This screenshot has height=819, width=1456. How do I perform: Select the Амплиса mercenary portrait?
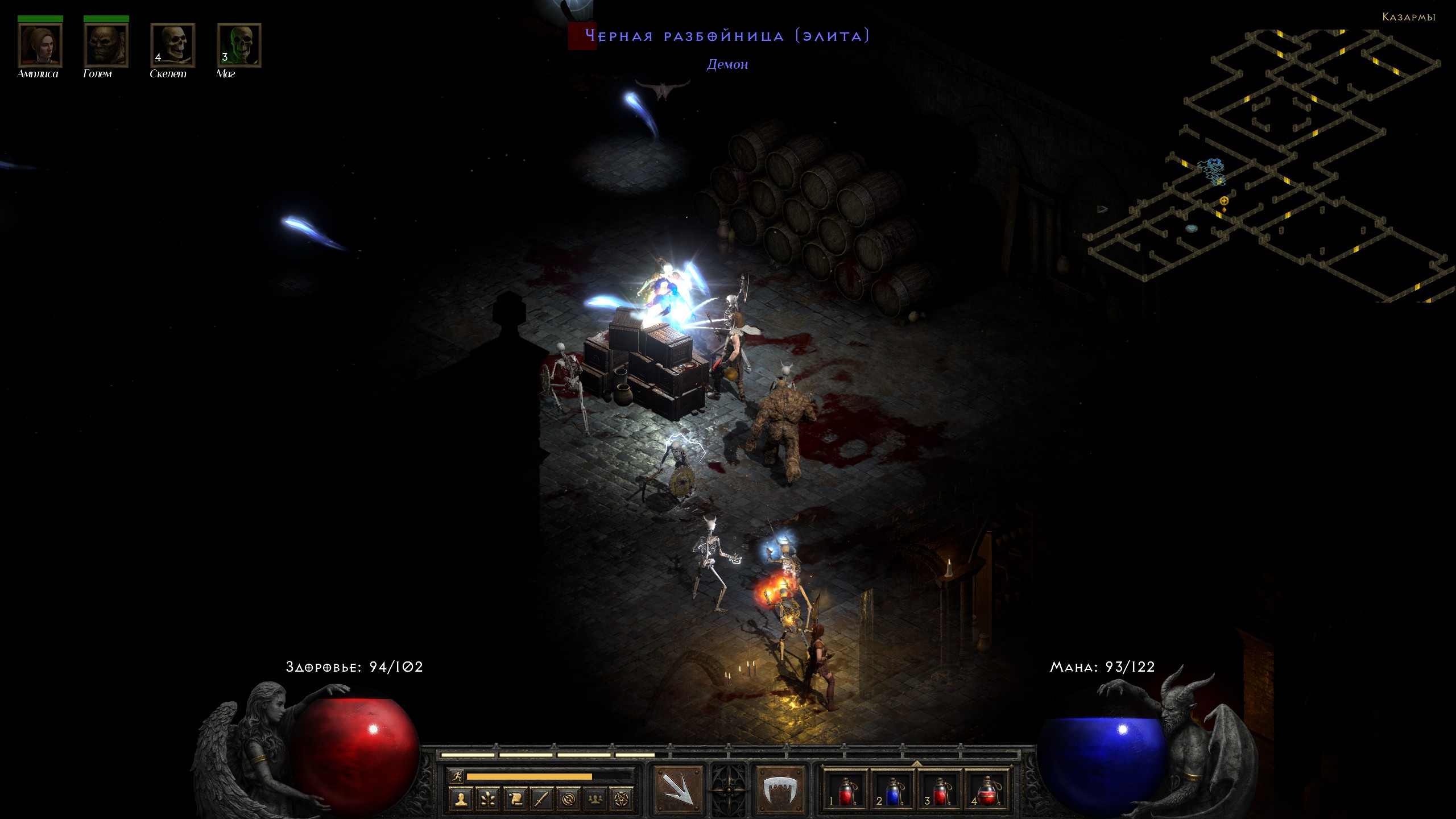tap(40, 45)
